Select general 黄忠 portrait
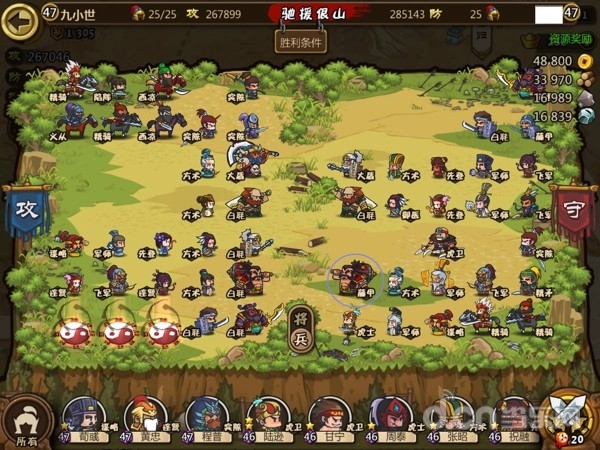Viewport: 600px width, 450px height. (145, 417)
